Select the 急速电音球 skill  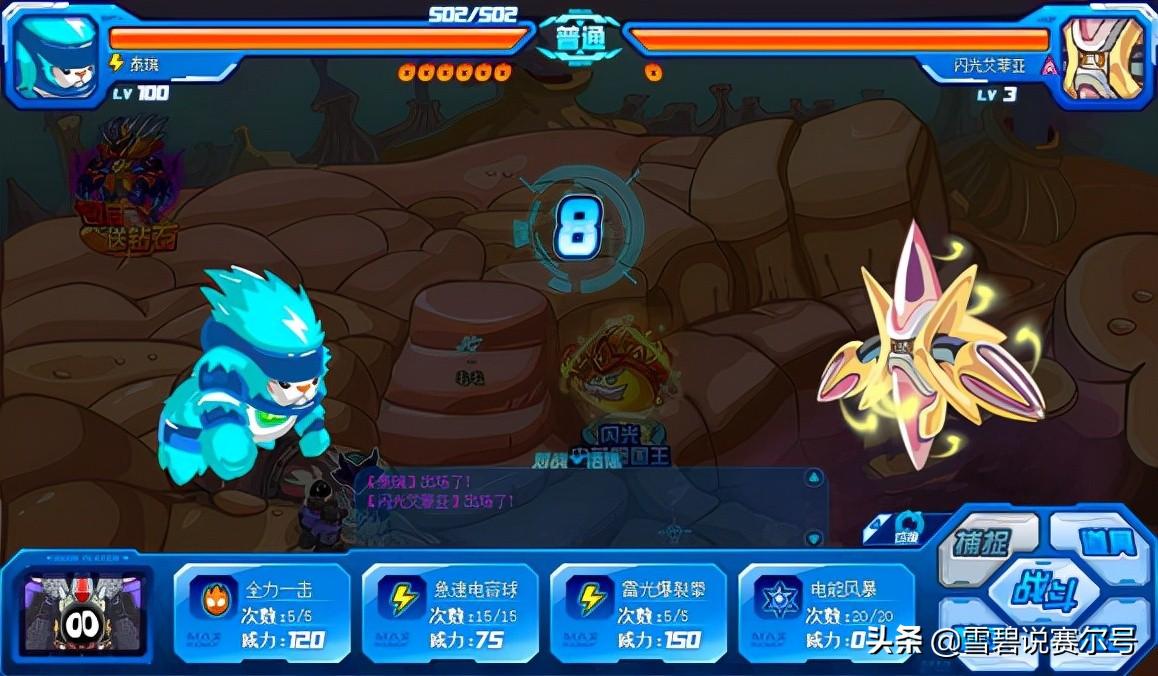pyautogui.click(x=449, y=612)
